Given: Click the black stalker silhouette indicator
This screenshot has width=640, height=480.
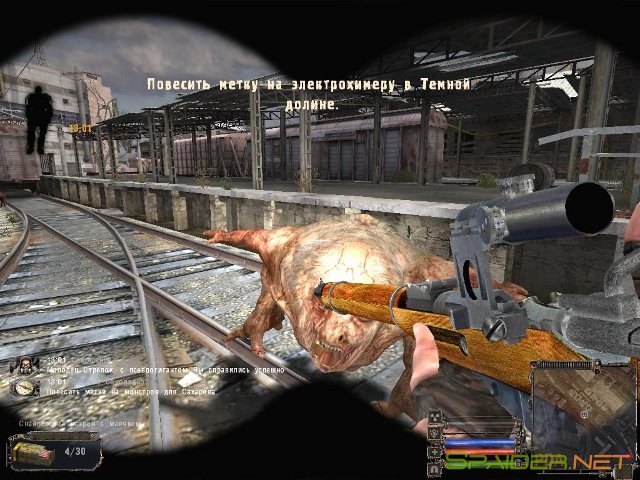Looking at the screenshot, I should tap(40, 113).
